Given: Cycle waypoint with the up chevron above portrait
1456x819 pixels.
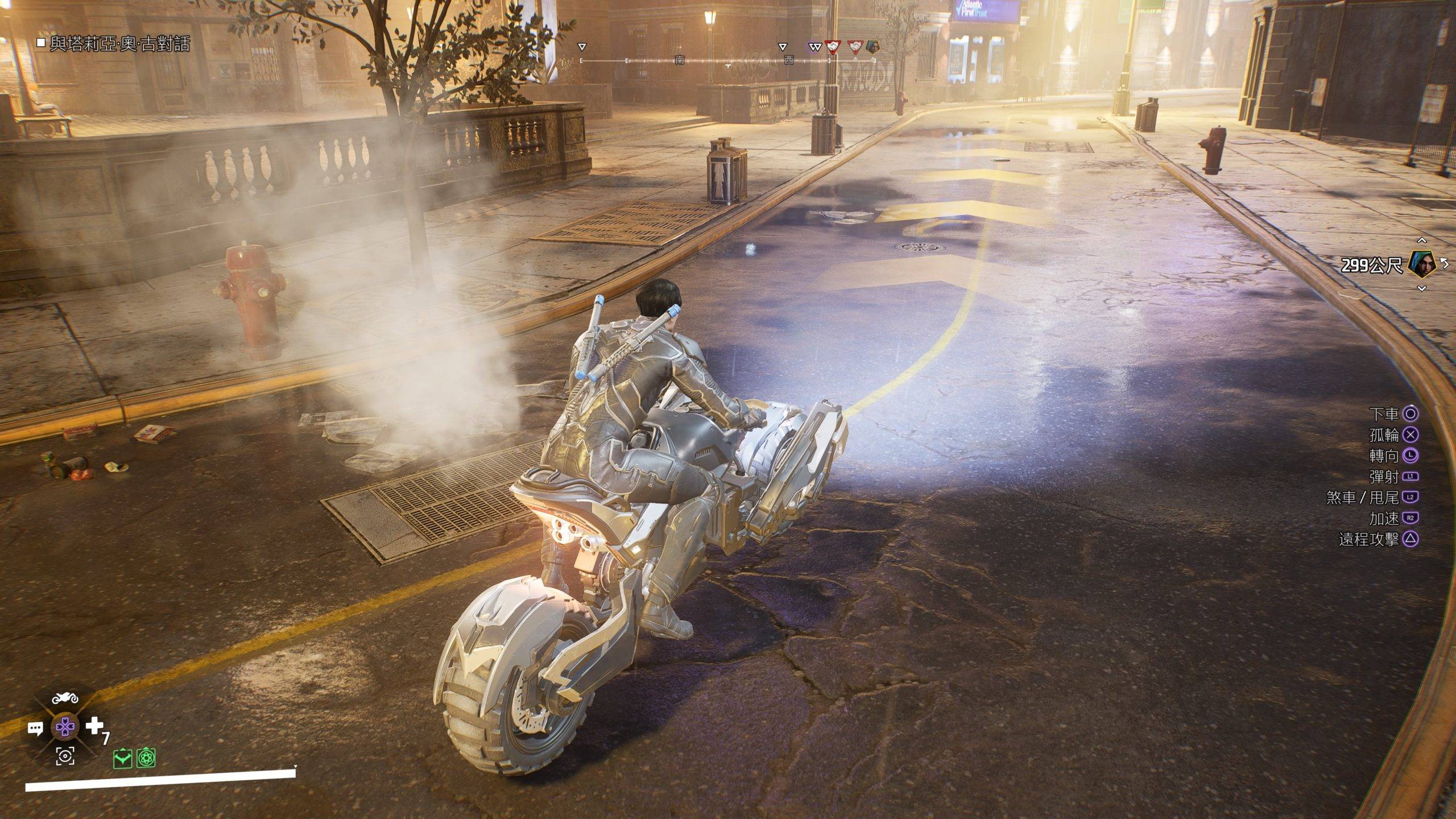Looking at the screenshot, I should [x=1421, y=241].
